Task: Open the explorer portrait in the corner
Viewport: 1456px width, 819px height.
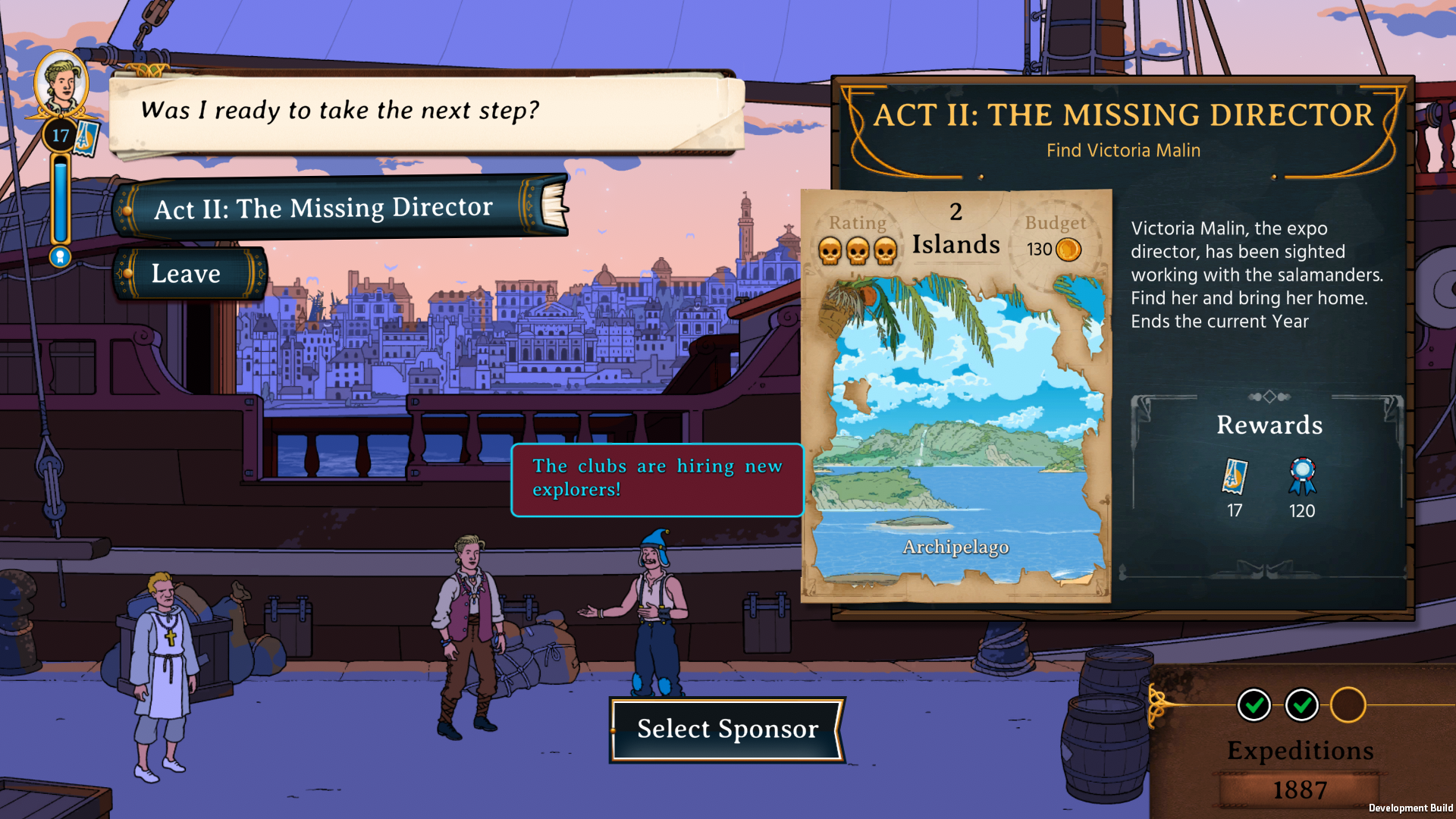Action: [x=61, y=83]
